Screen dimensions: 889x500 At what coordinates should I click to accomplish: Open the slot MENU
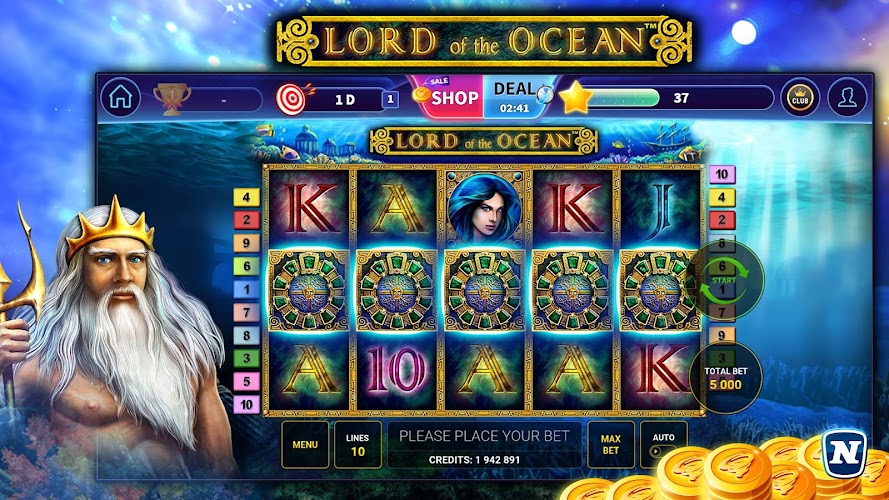[x=305, y=445]
